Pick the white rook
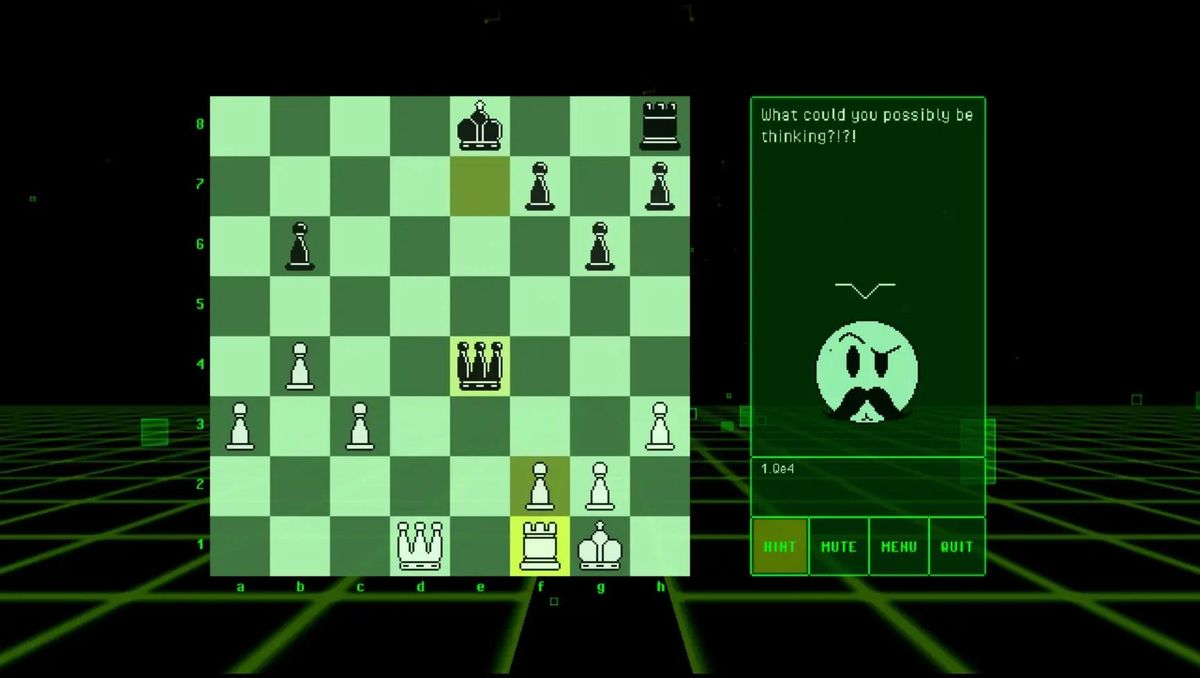1200x678 pixels. (x=540, y=546)
